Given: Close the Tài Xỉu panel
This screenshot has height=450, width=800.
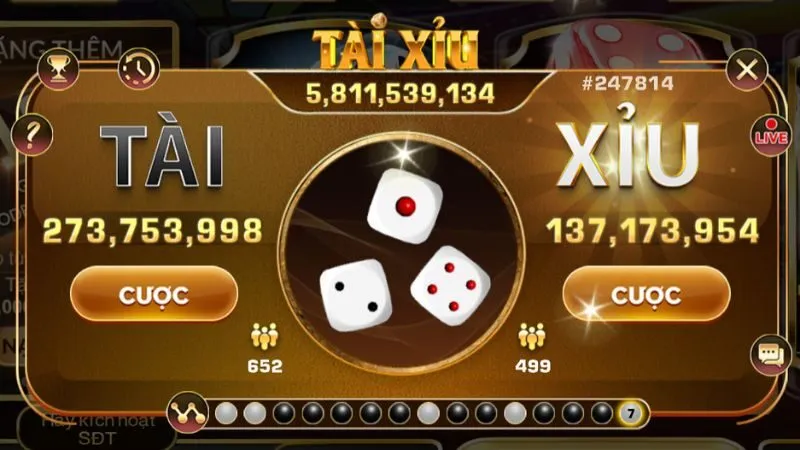Looking at the screenshot, I should (745, 69).
